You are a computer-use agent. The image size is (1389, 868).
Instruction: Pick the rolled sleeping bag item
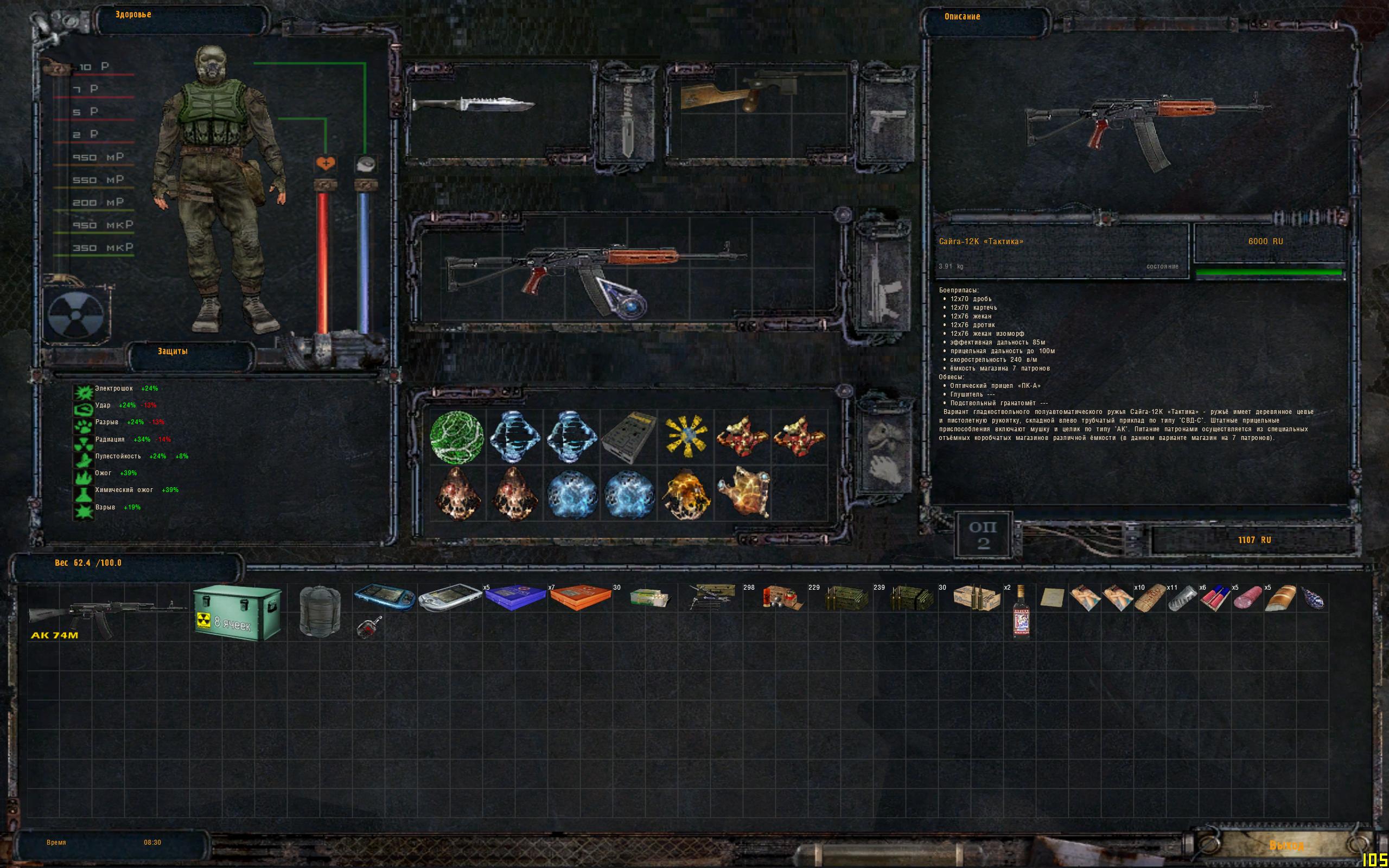coord(320,611)
